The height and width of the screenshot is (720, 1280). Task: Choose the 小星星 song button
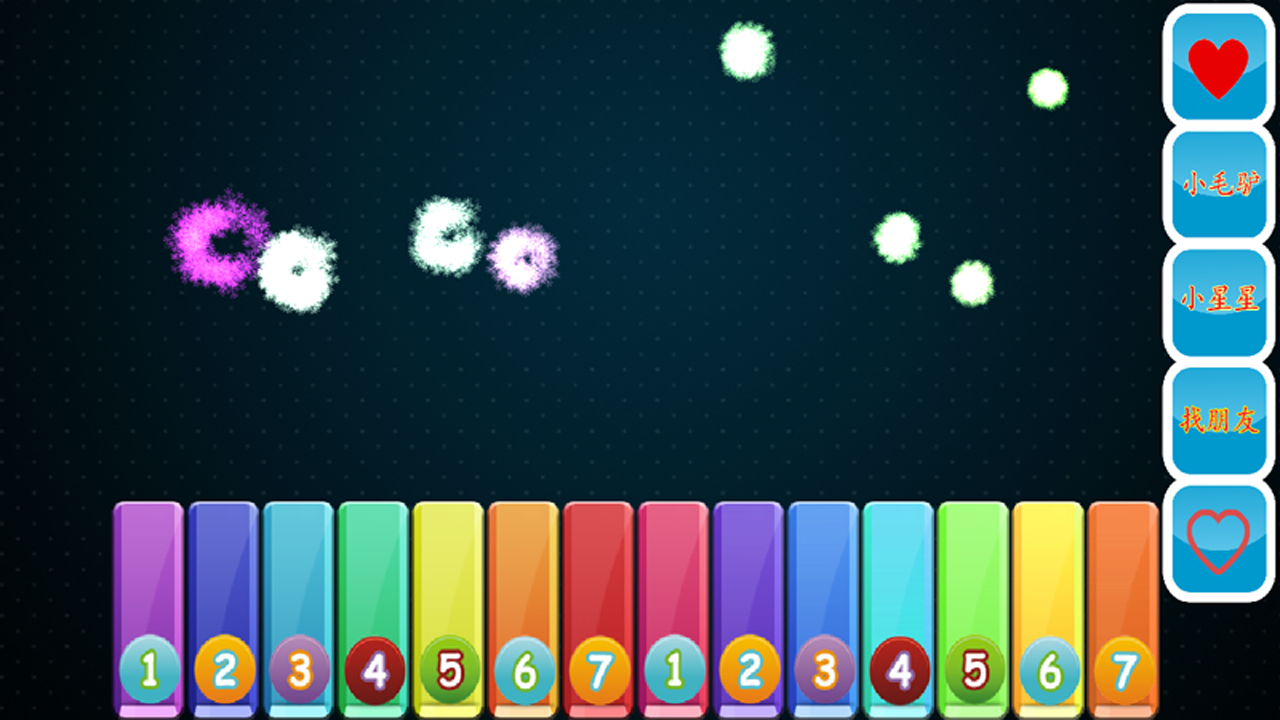click(1218, 302)
